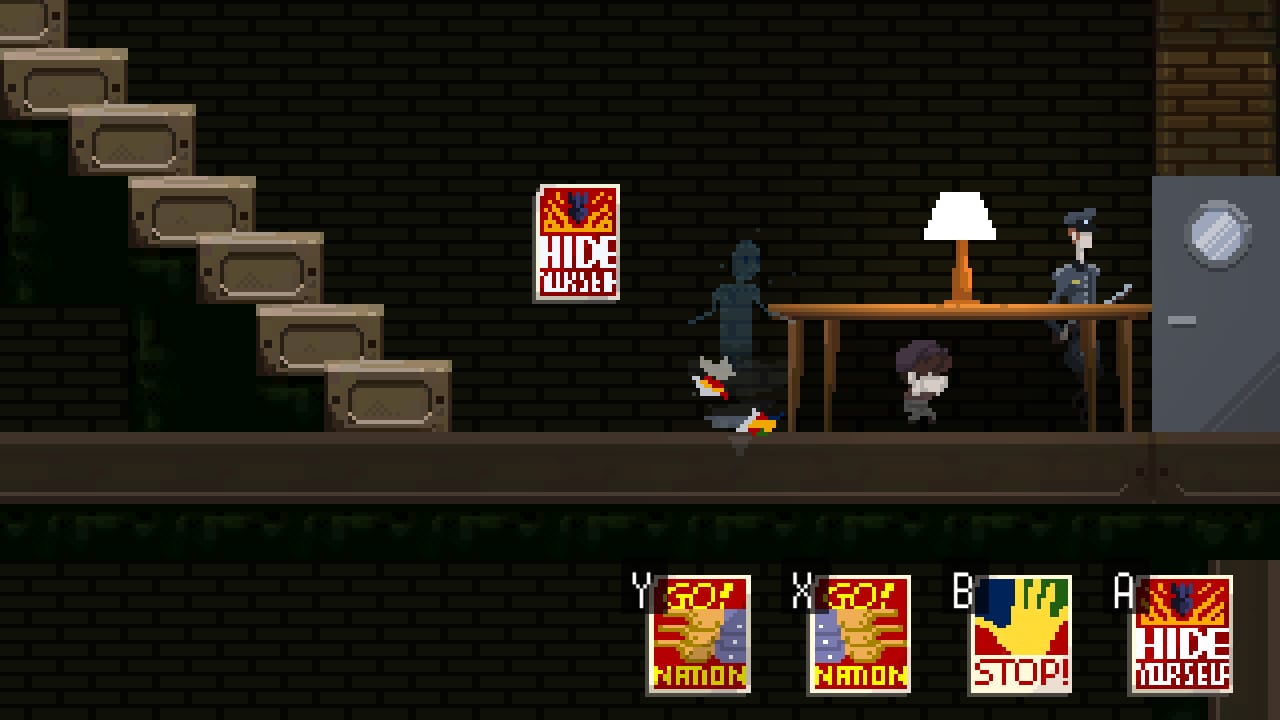Click the HIDE YOURSELF poster on the wall
This screenshot has height=720, width=1280.
(576, 242)
